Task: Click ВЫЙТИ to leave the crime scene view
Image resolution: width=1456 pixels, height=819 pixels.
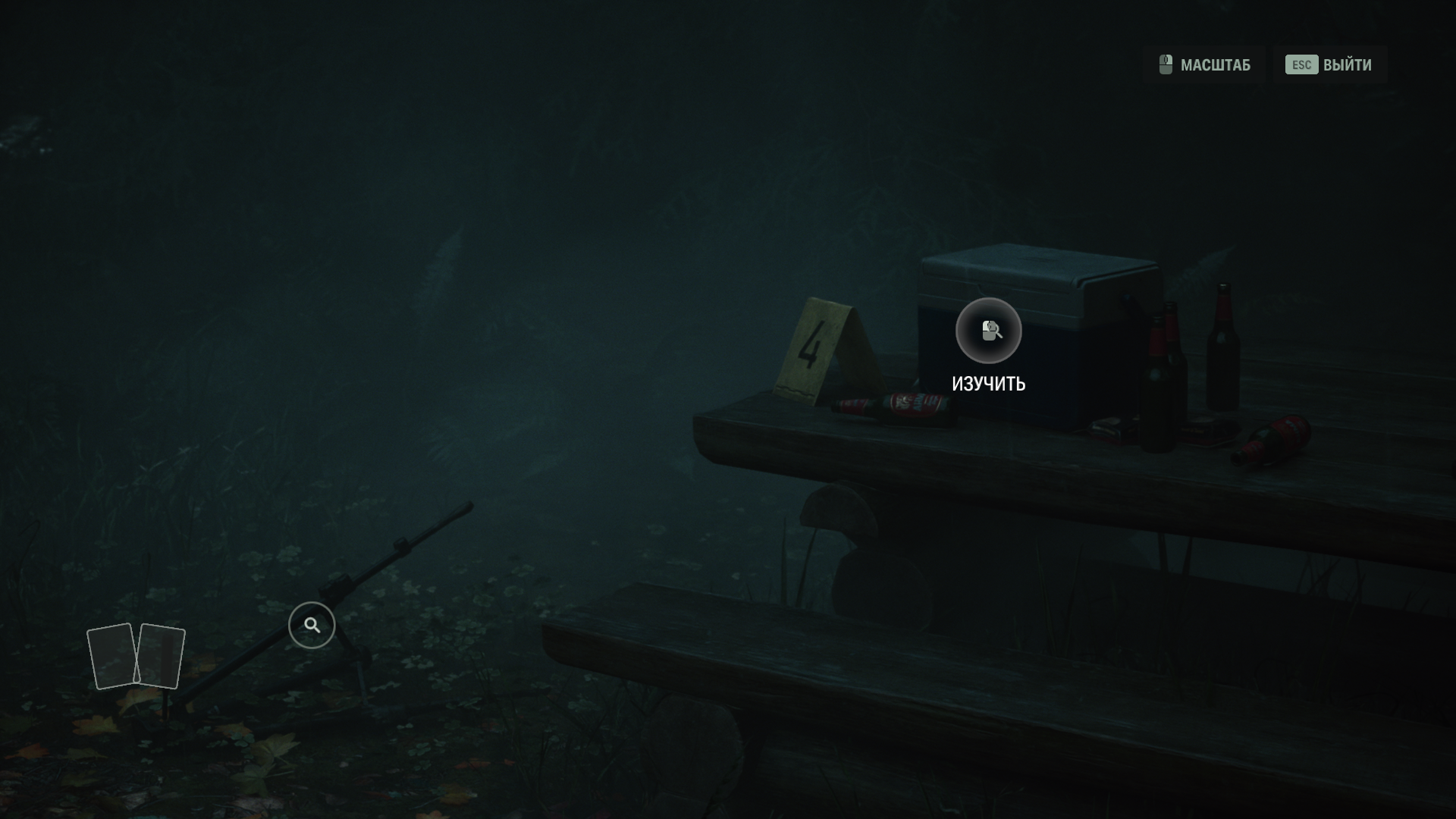Action: coord(1346,65)
